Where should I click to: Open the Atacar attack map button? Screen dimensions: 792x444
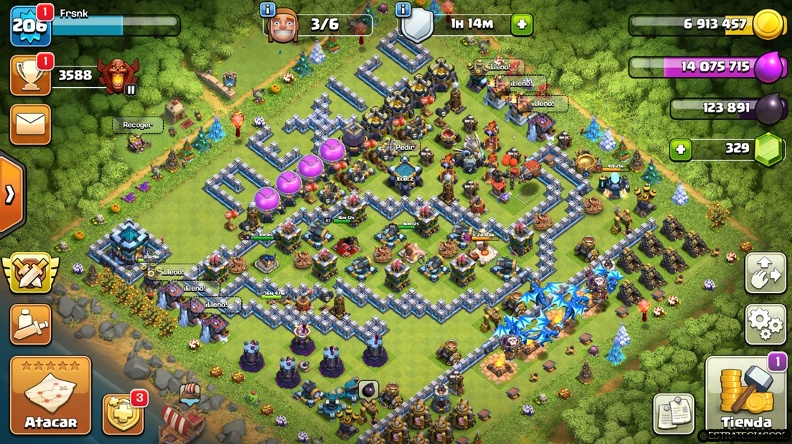pyautogui.click(x=50, y=395)
